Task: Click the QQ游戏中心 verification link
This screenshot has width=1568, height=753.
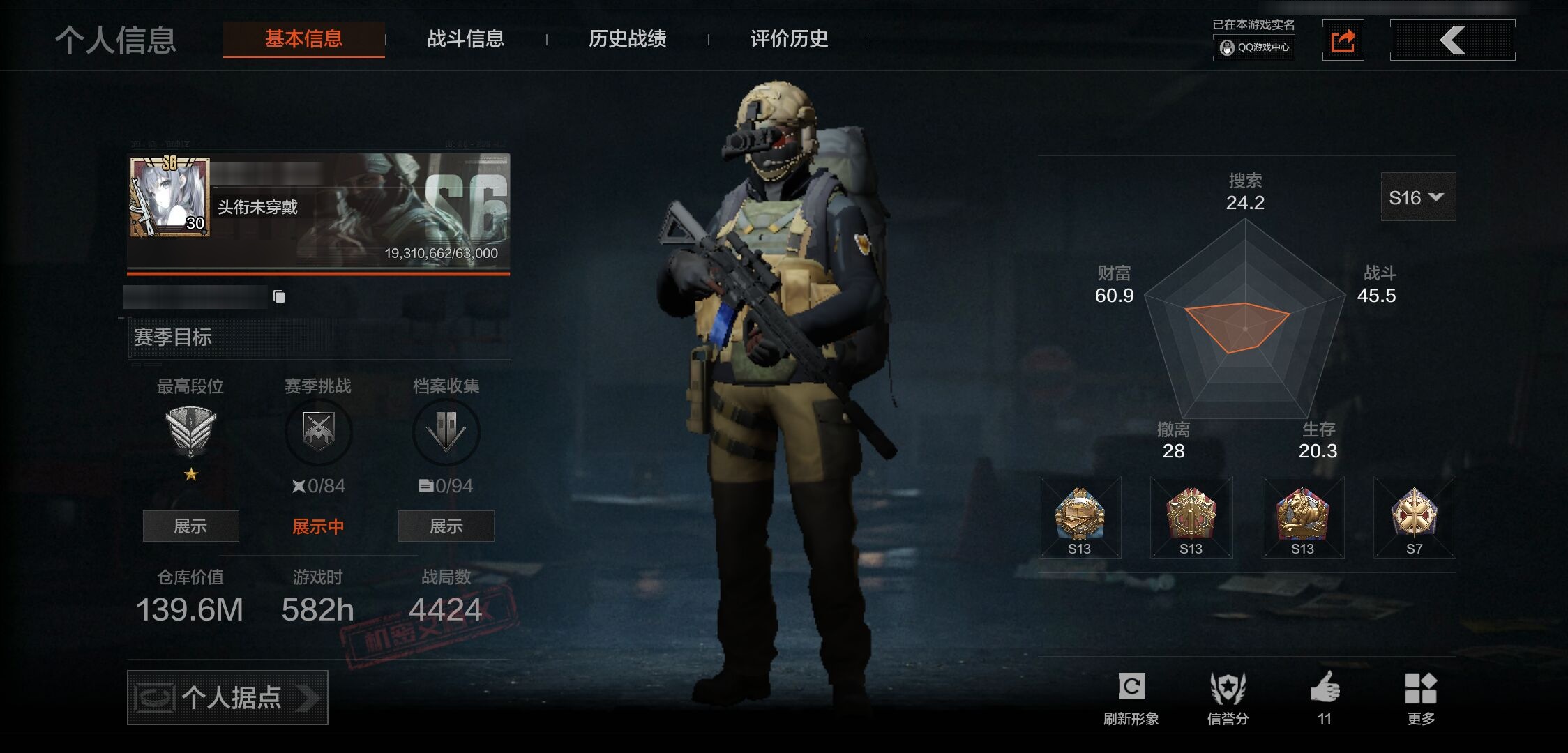Action: (x=1253, y=49)
